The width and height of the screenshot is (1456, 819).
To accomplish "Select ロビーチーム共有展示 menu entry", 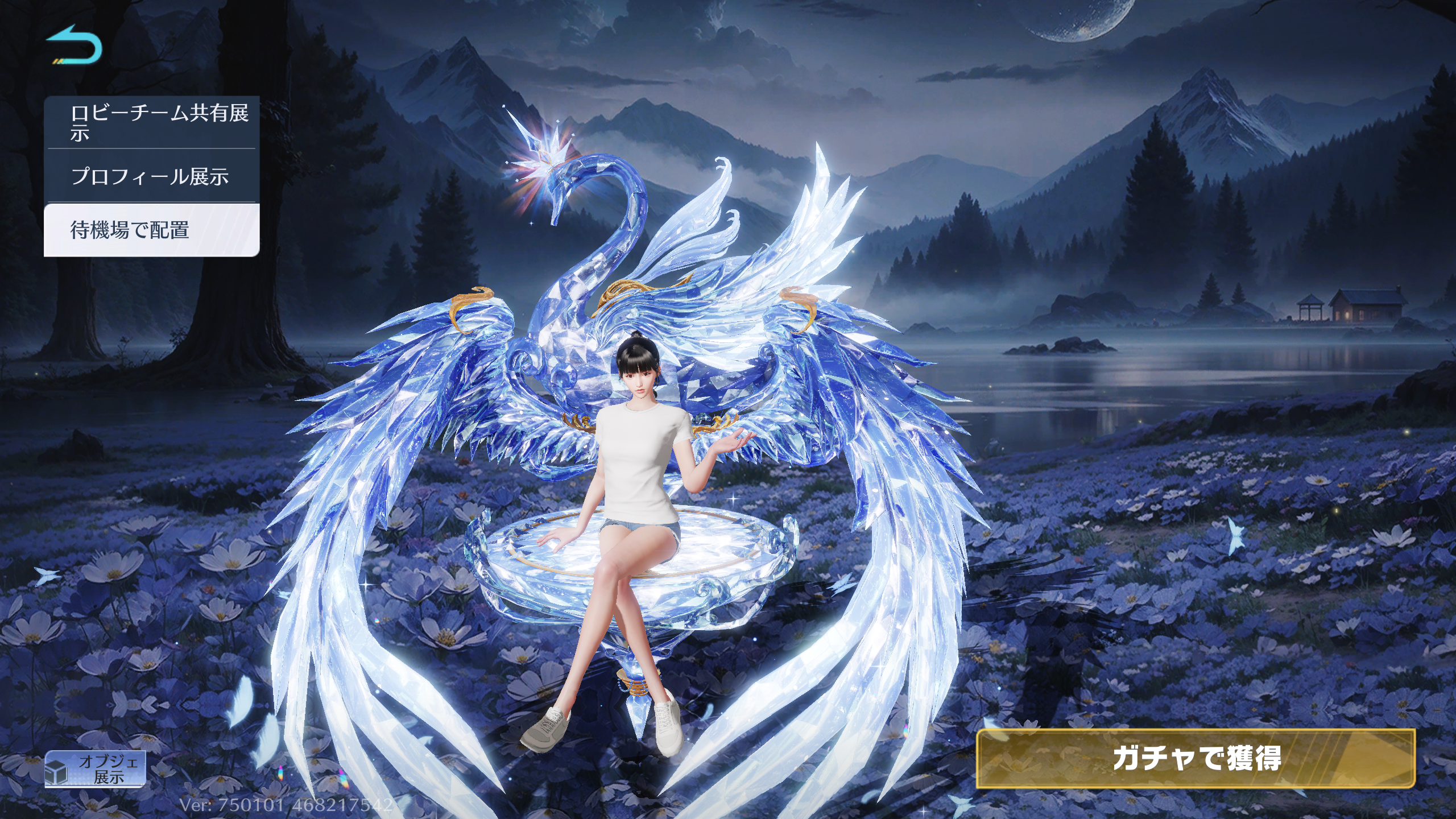I will coord(151,123).
